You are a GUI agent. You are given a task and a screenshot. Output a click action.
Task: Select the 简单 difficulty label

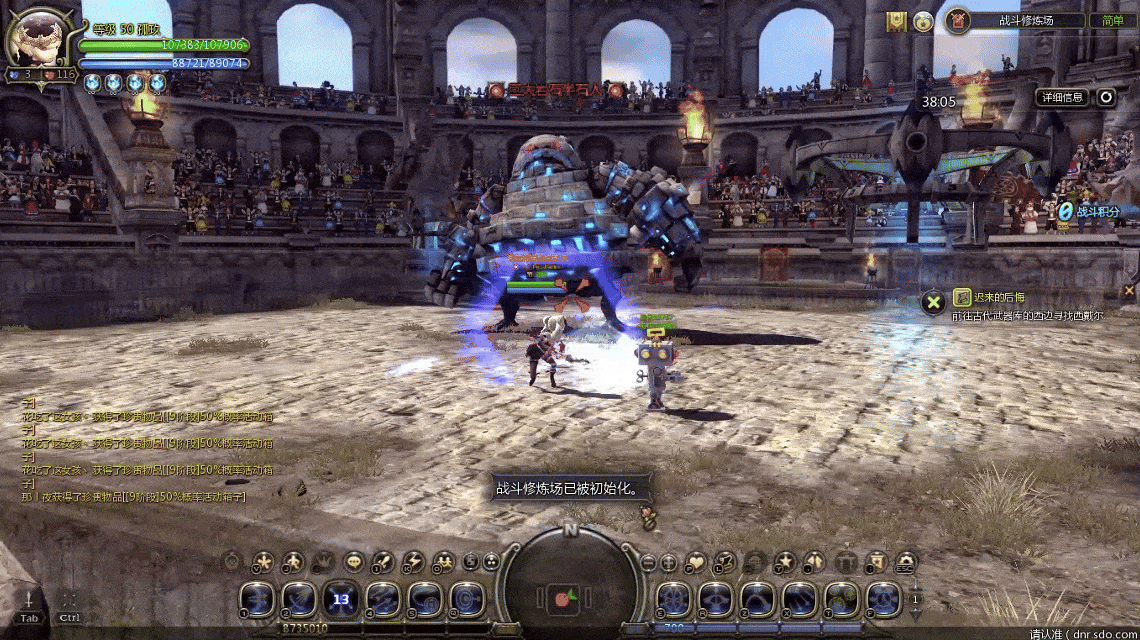click(1112, 20)
